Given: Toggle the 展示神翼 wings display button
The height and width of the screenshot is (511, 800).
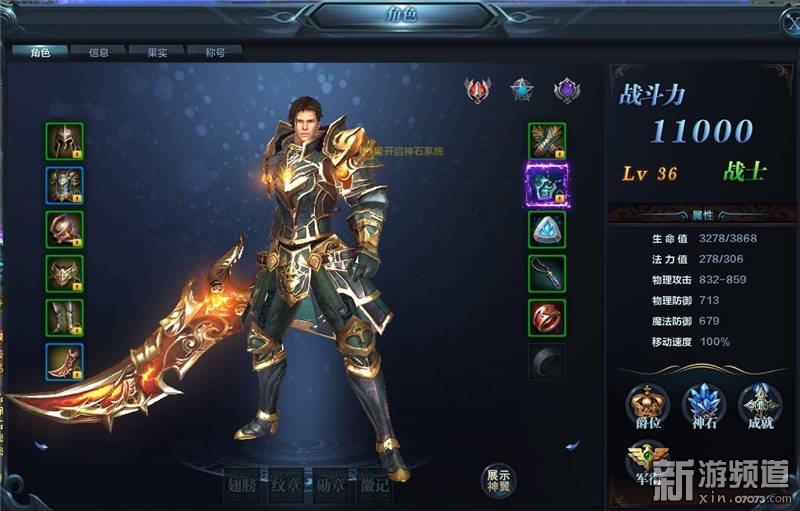Looking at the screenshot, I should (497, 480).
